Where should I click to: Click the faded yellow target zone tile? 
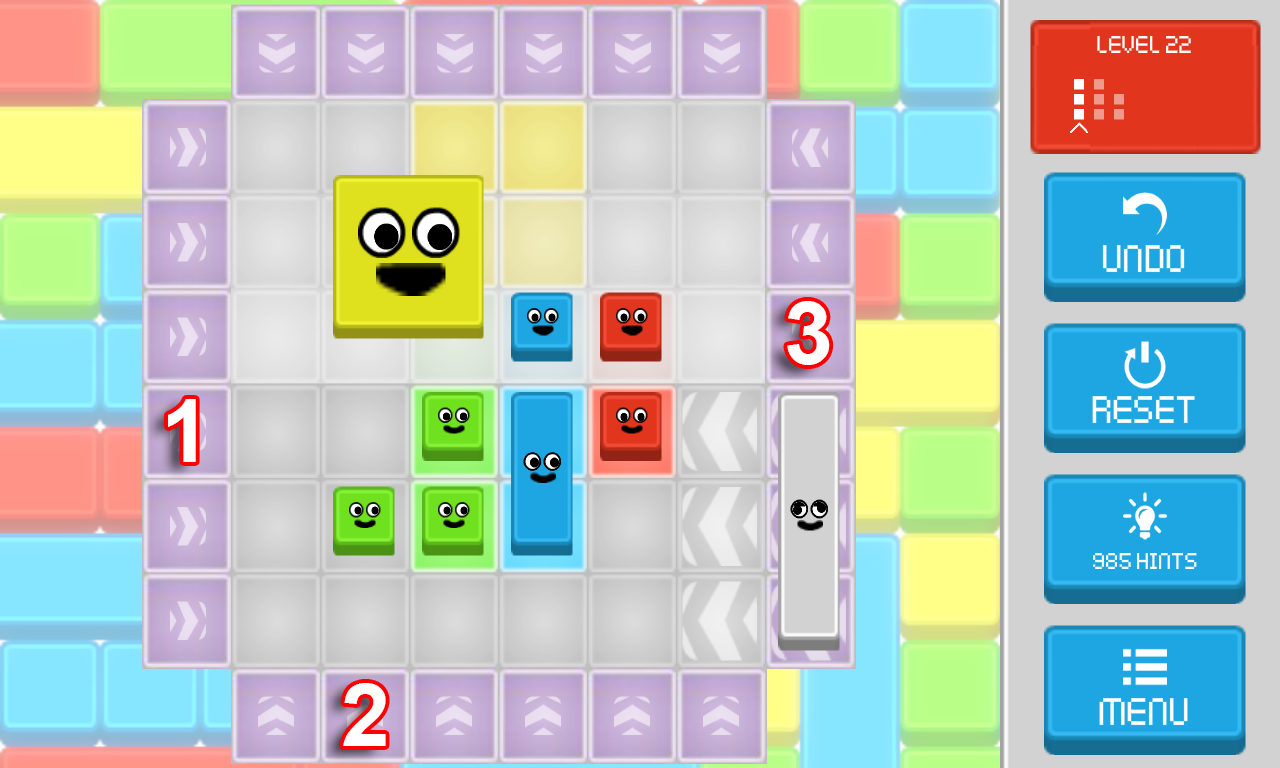click(542, 145)
